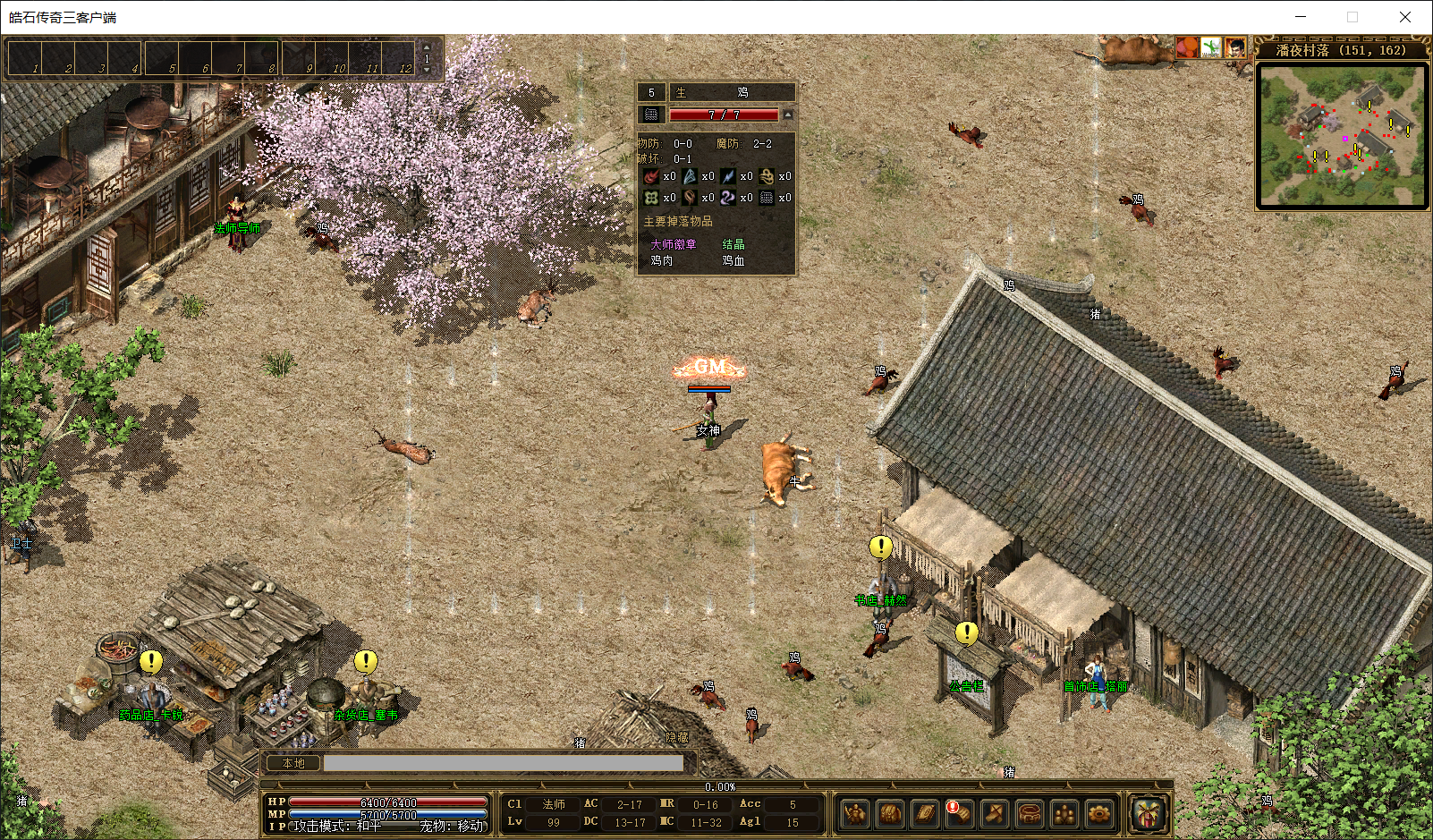
Task: Open the belt icon in bottom bar
Action: coord(1029,813)
